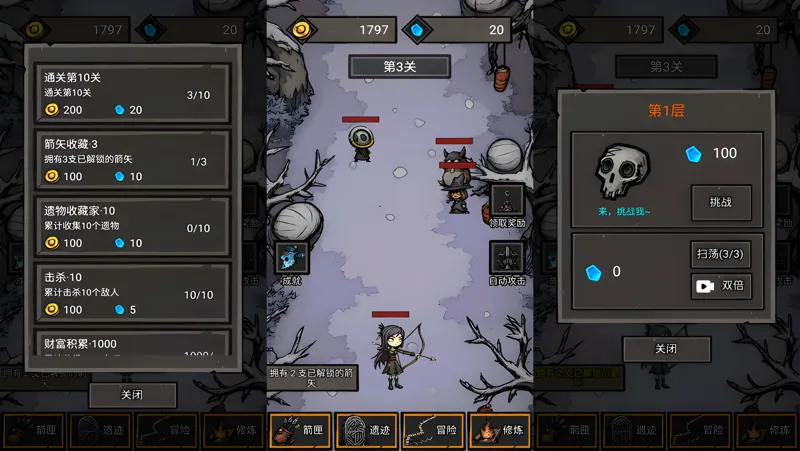
Task: Select the 遗物收藏家·10 achievement row
Action: 132,226
